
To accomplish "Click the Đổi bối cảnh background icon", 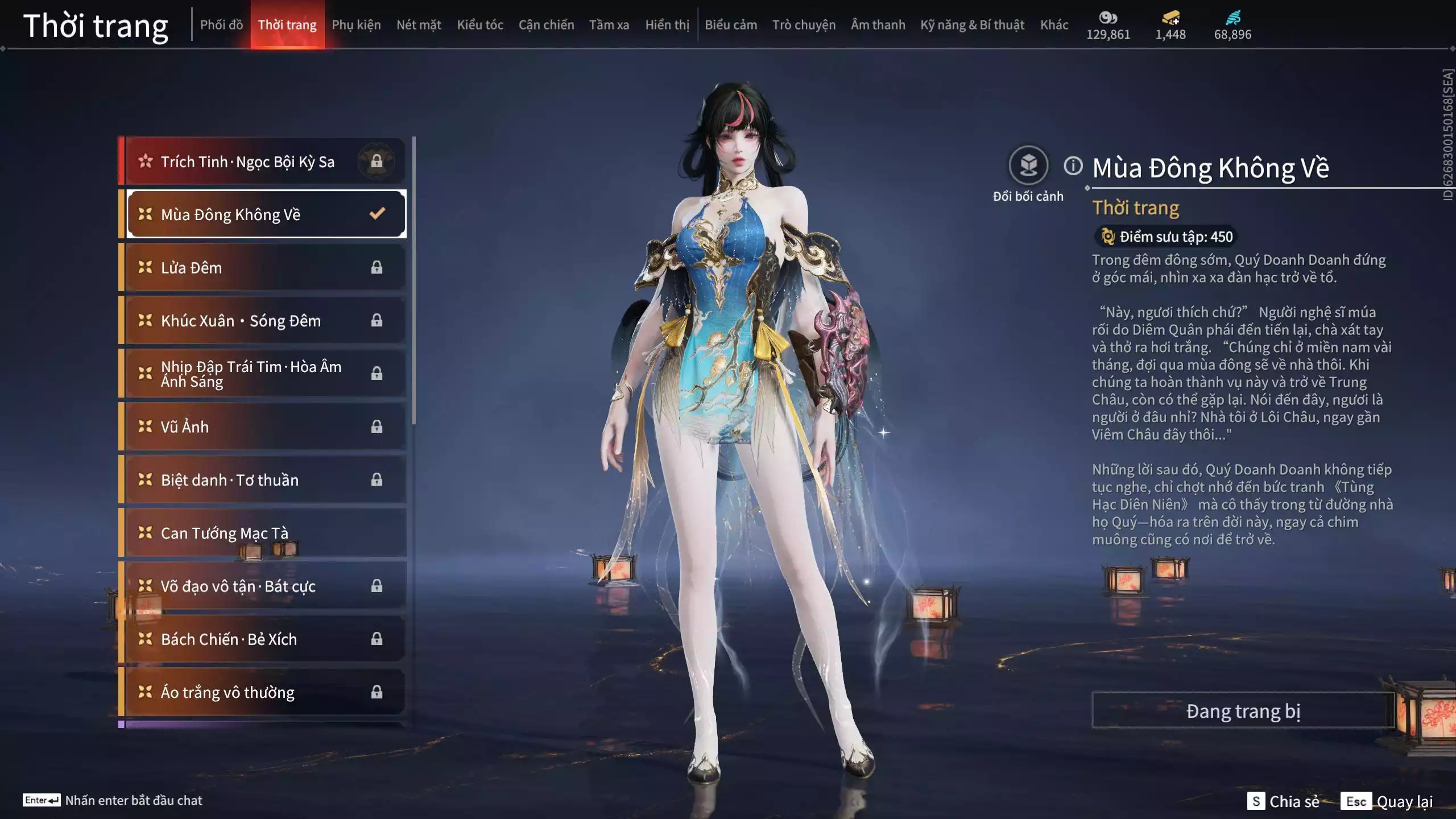I will [1028, 166].
